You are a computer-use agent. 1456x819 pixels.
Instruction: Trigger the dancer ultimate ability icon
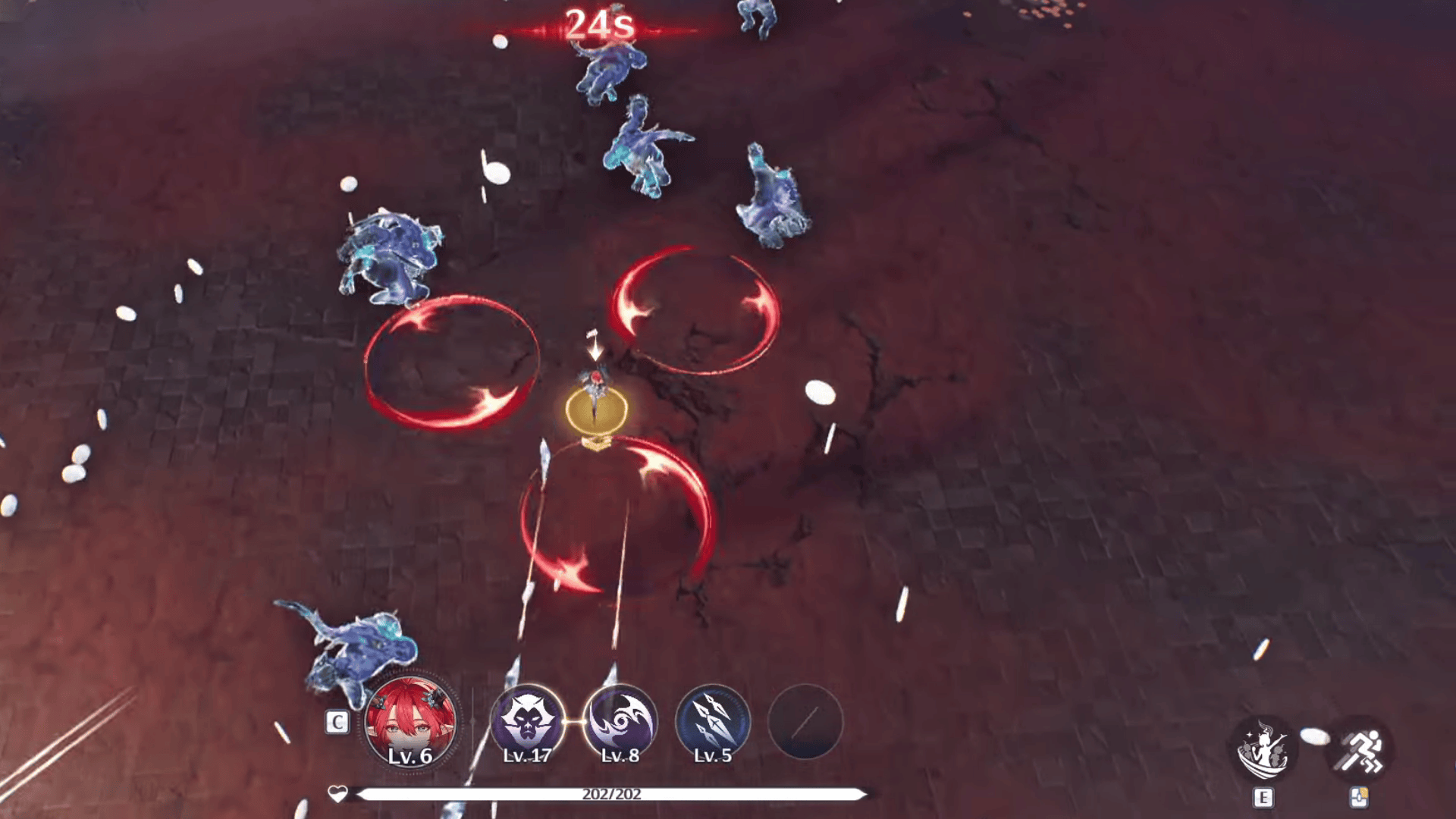click(1263, 750)
